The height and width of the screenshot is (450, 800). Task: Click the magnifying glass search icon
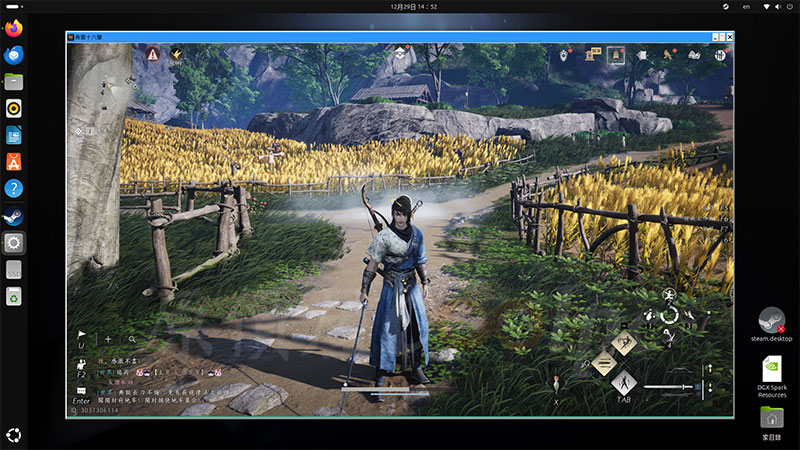tap(131, 339)
